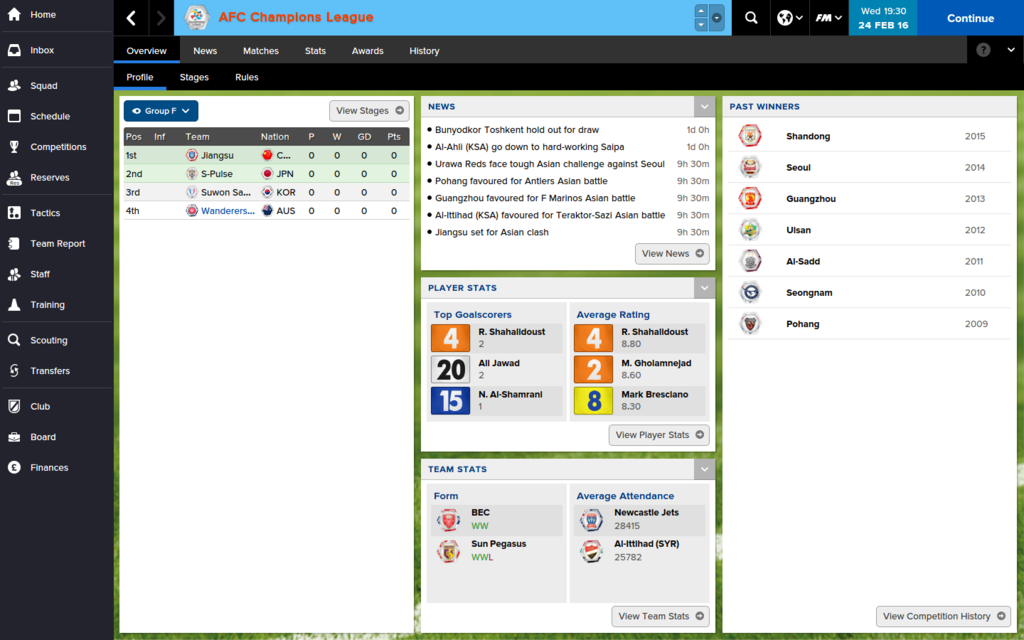
Task: Click the View Stages button
Action: [369, 111]
